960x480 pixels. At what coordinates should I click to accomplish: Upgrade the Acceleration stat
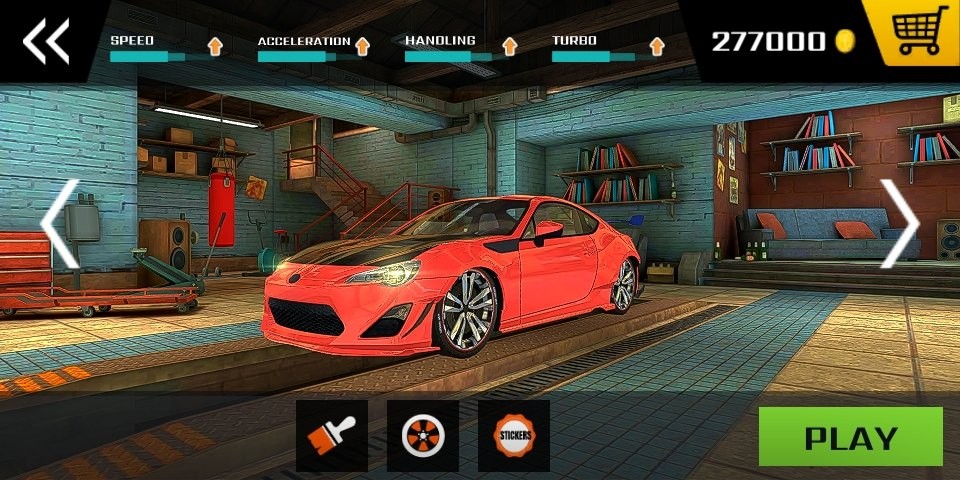[x=362, y=45]
